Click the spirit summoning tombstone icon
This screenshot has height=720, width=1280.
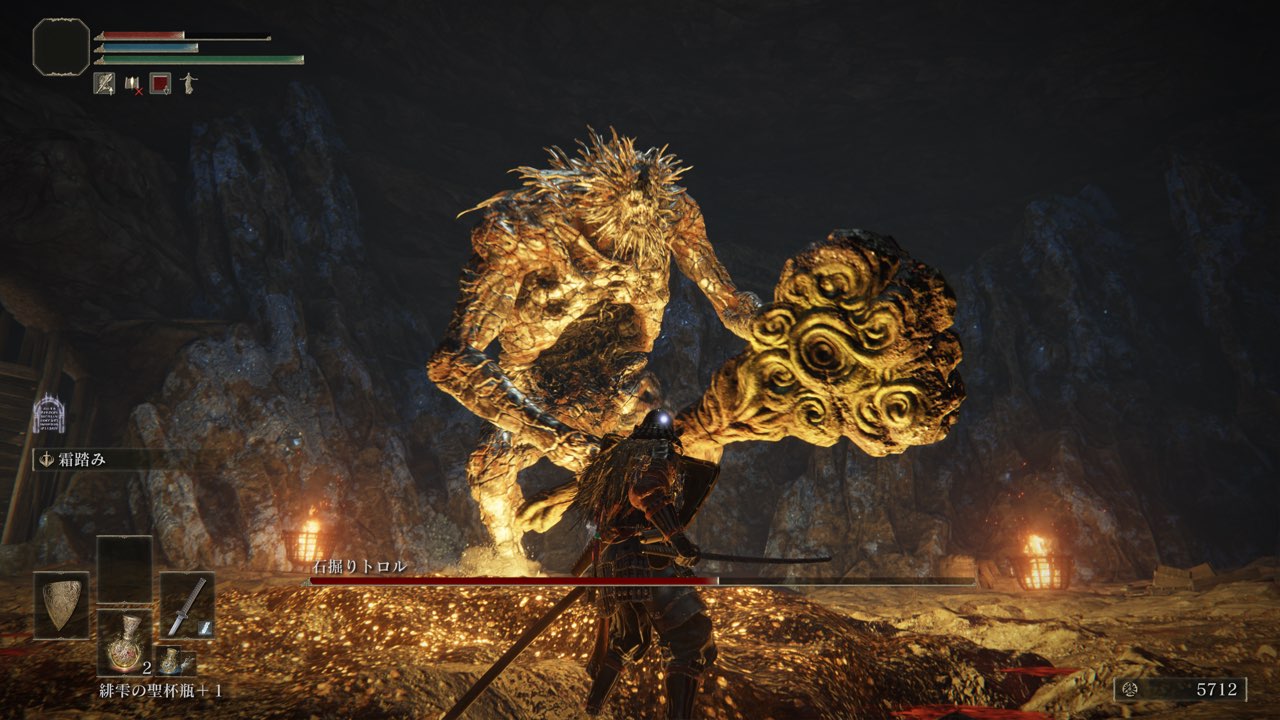[x=48, y=414]
